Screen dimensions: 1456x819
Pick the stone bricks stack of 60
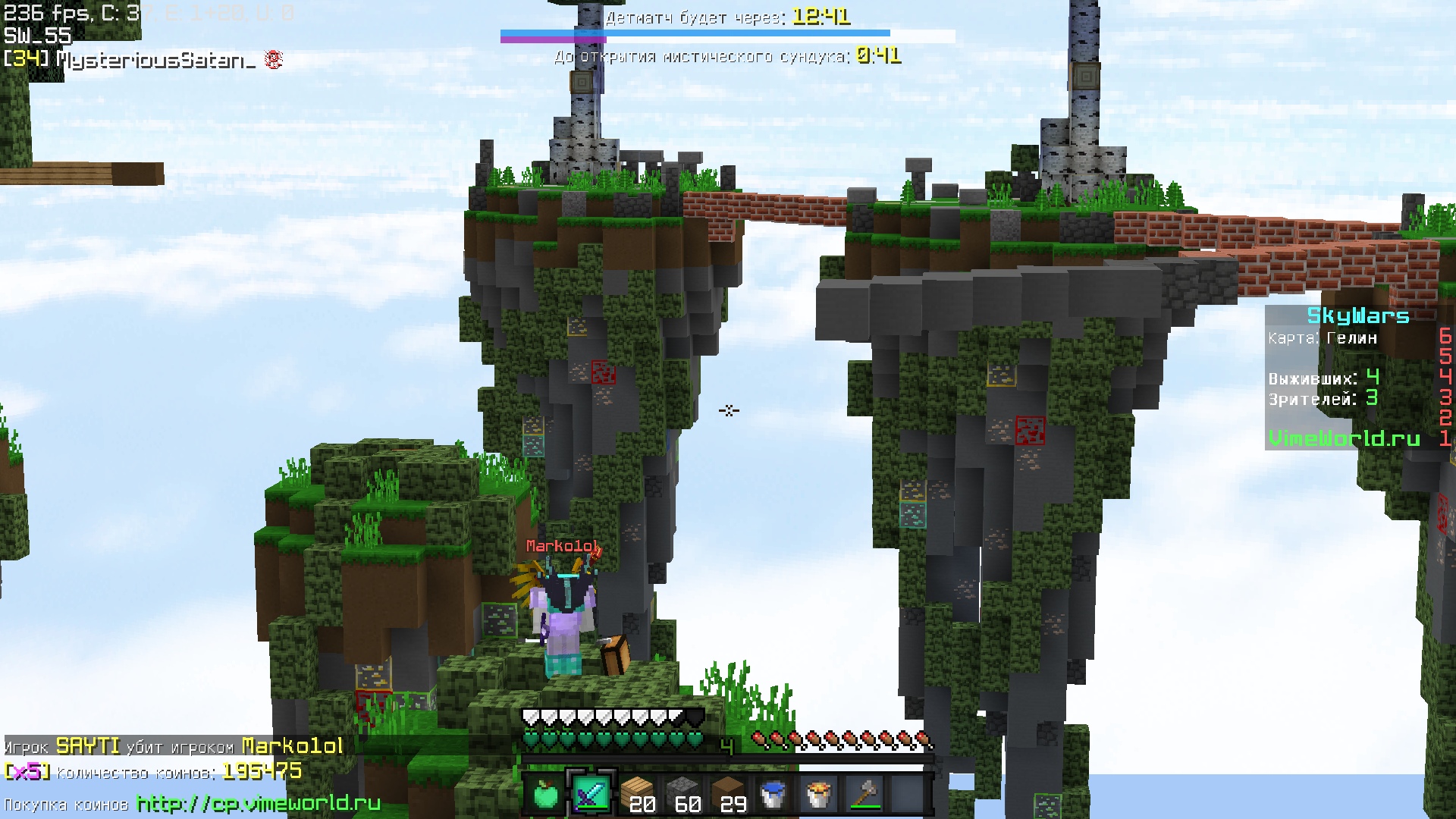click(x=682, y=794)
